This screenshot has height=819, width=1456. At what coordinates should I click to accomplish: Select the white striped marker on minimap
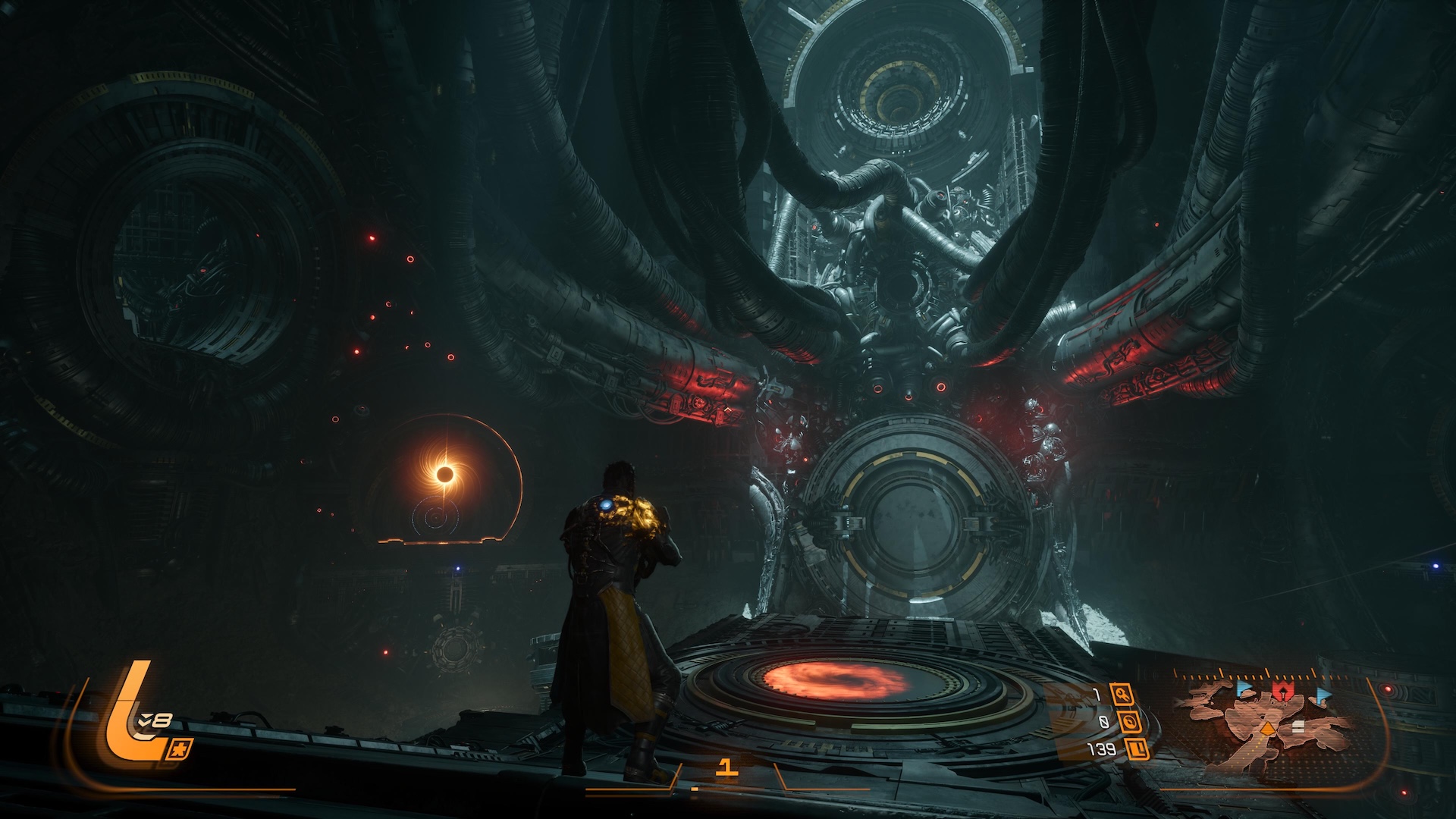click(x=1298, y=726)
